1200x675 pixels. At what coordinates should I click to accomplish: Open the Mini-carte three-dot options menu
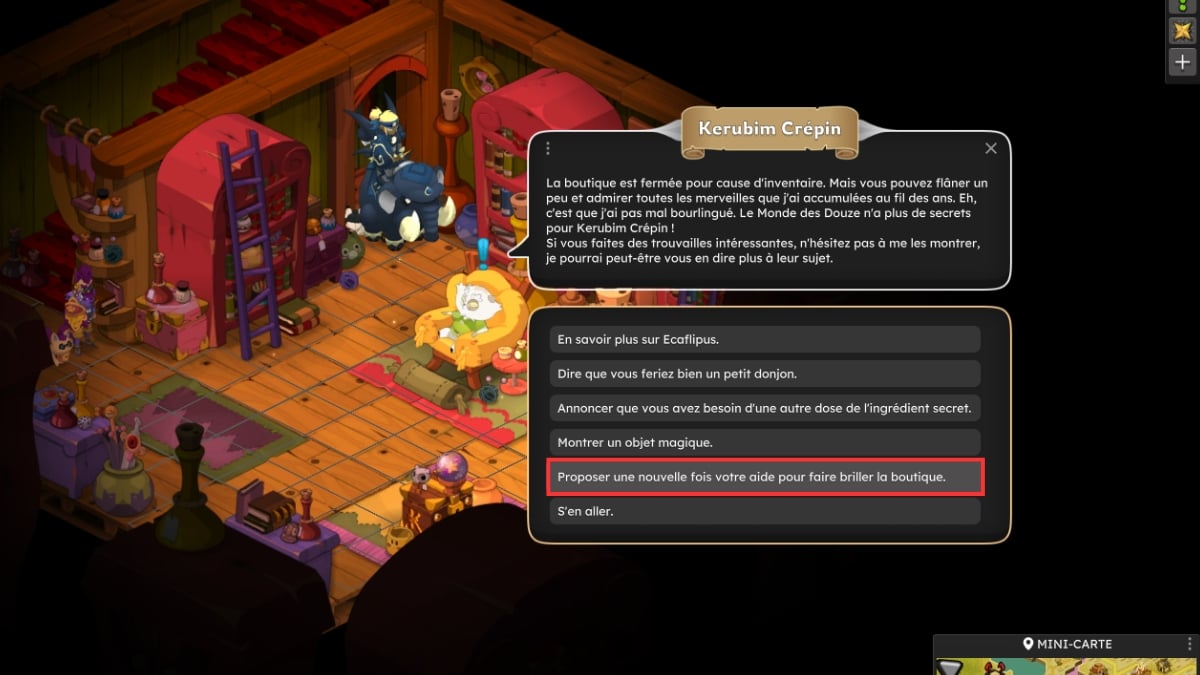point(1189,644)
